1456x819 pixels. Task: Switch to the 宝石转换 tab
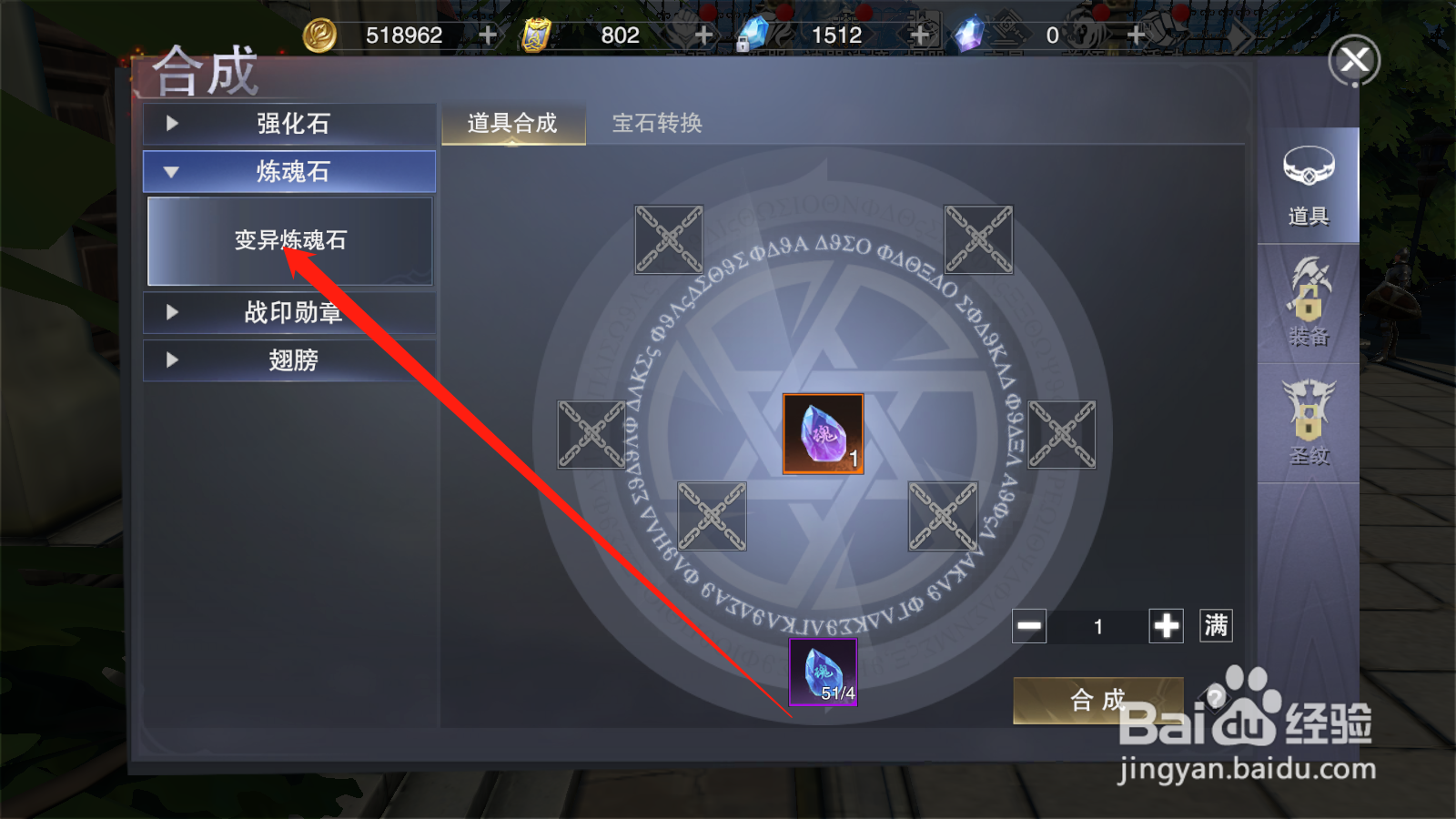[x=659, y=123]
